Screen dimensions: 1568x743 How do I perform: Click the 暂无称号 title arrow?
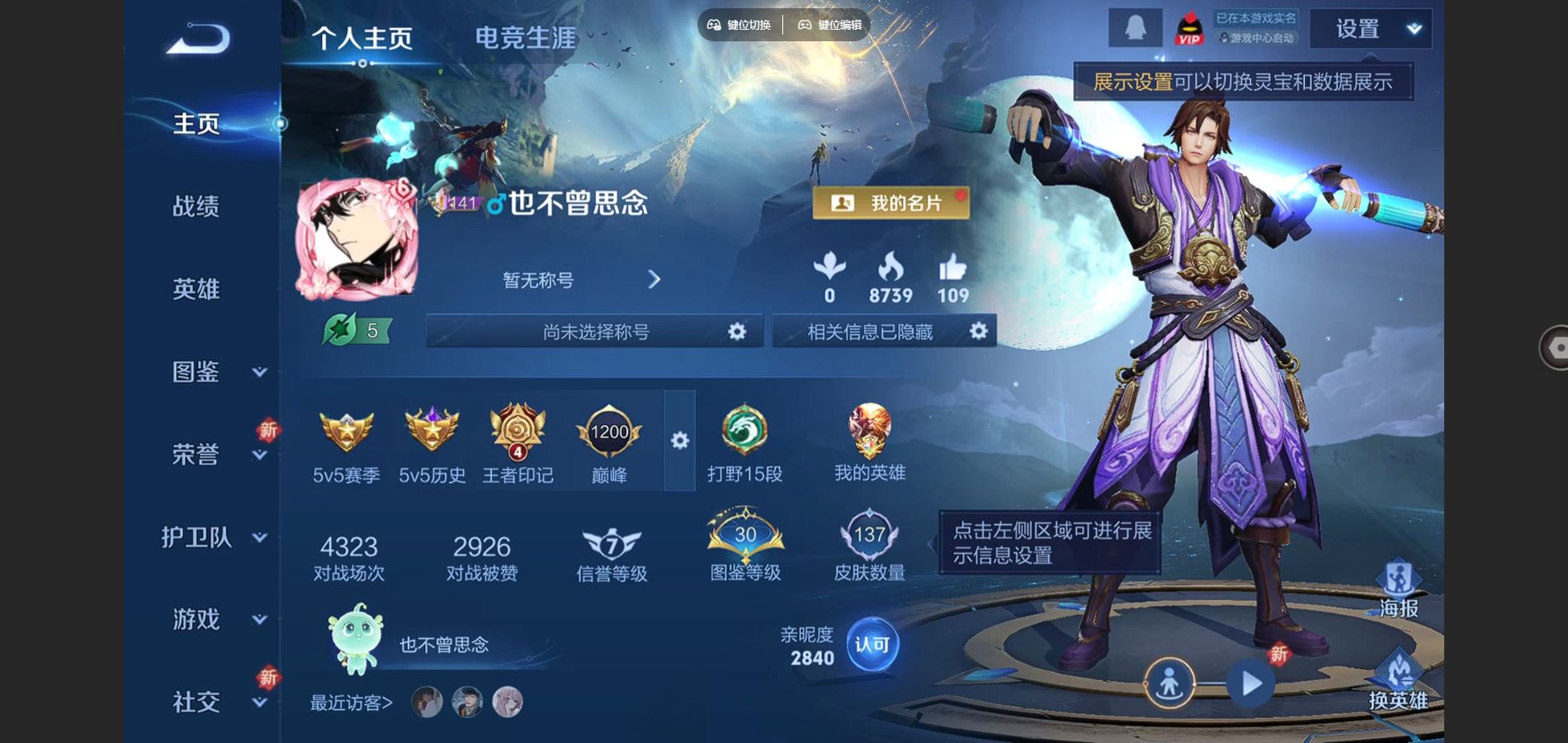click(x=654, y=280)
